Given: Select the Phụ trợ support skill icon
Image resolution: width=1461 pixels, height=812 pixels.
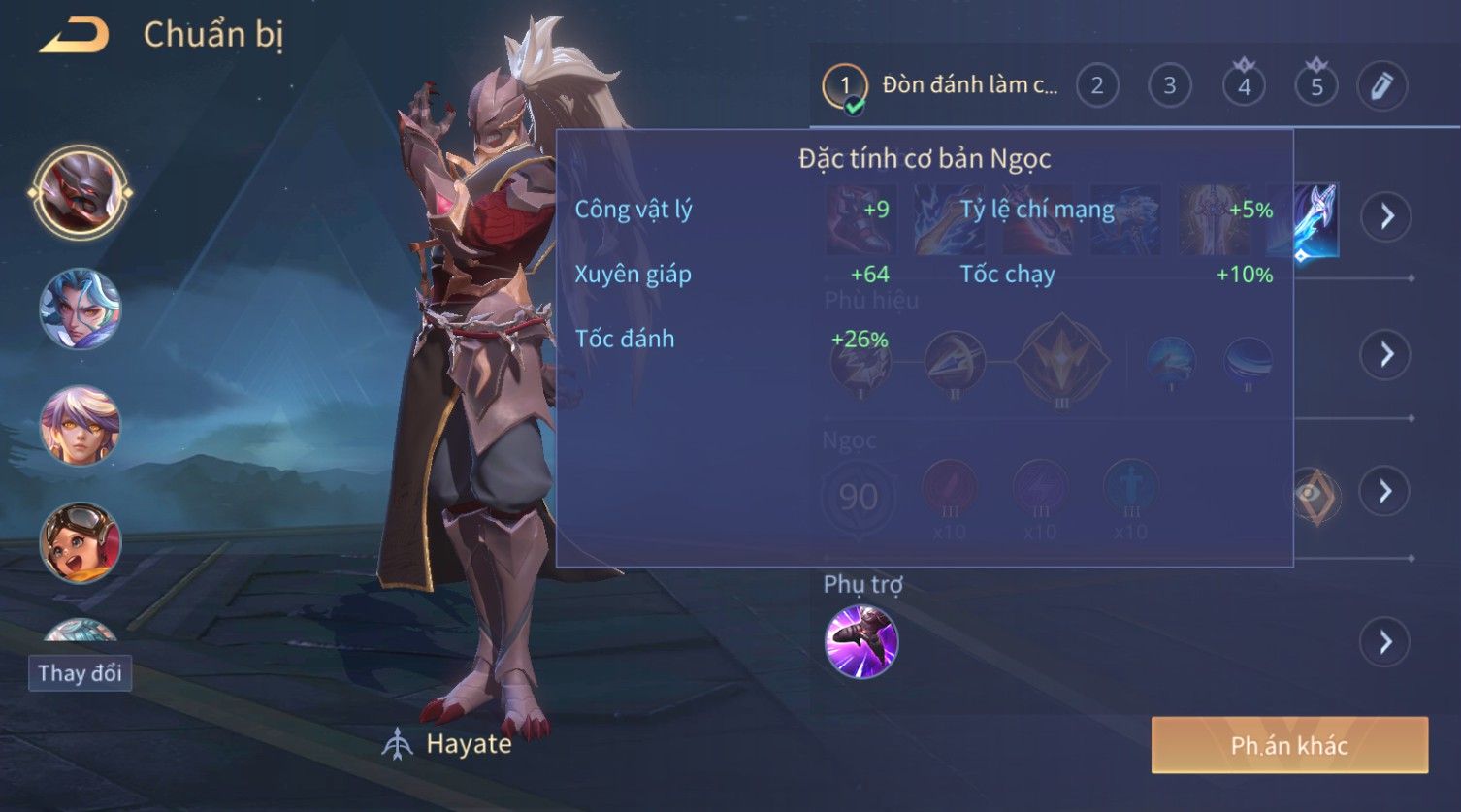Looking at the screenshot, I should point(860,641).
